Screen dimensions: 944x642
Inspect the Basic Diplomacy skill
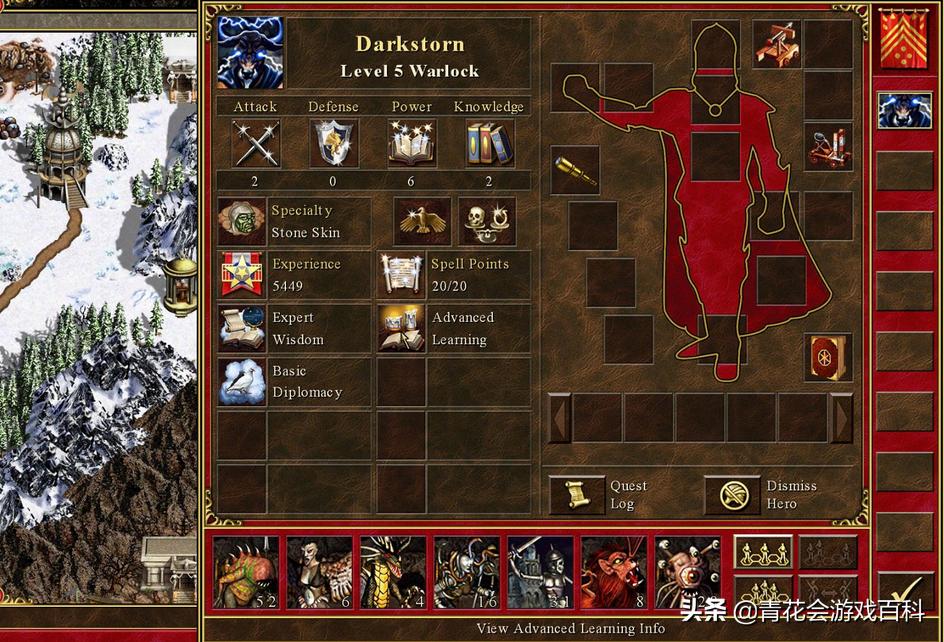[242, 381]
